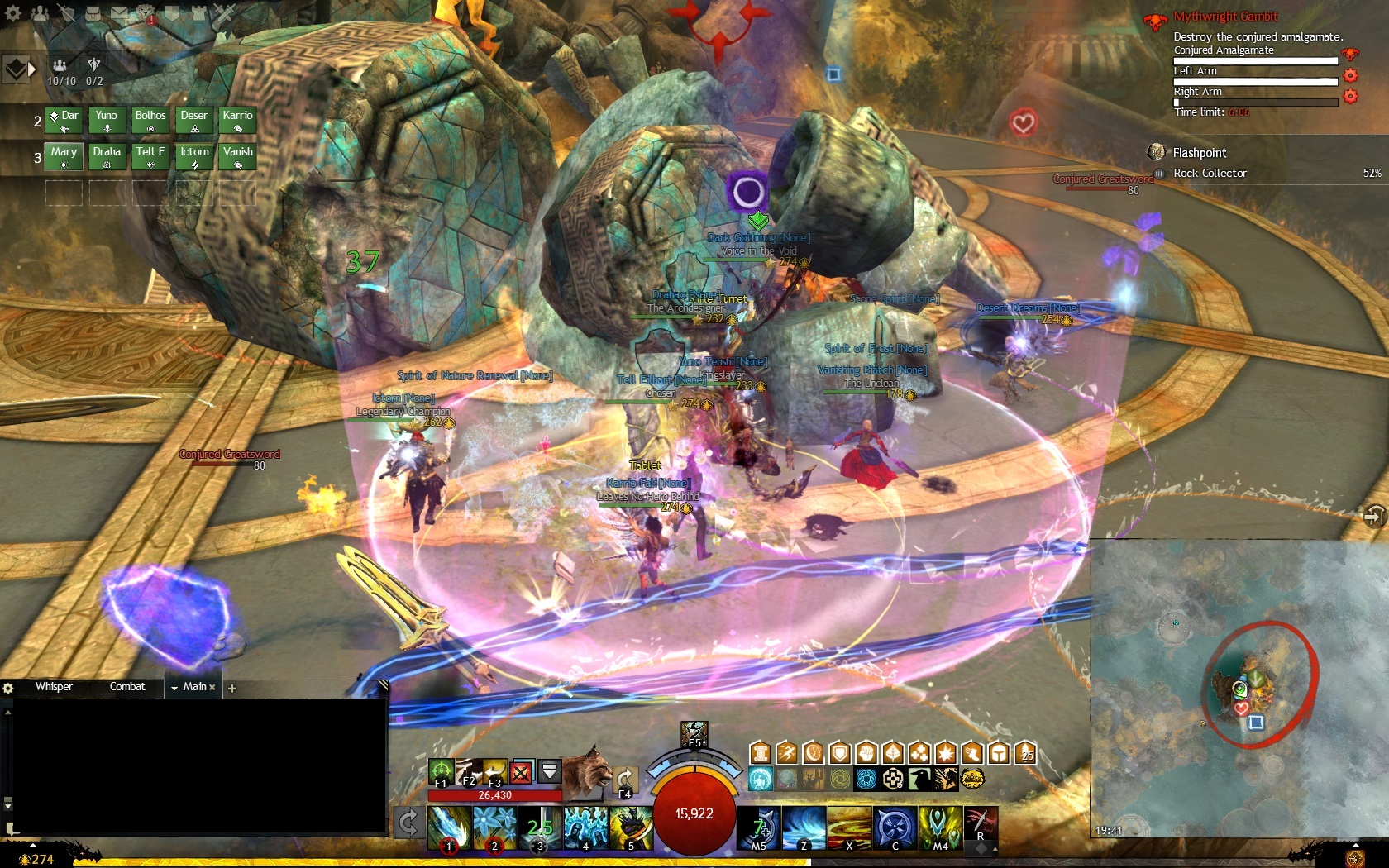Image resolution: width=1389 pixels, height=868 pixels.
Task: Activate the elite skill bound to M4
Action: pyautogui.click(x=940, y=827)
